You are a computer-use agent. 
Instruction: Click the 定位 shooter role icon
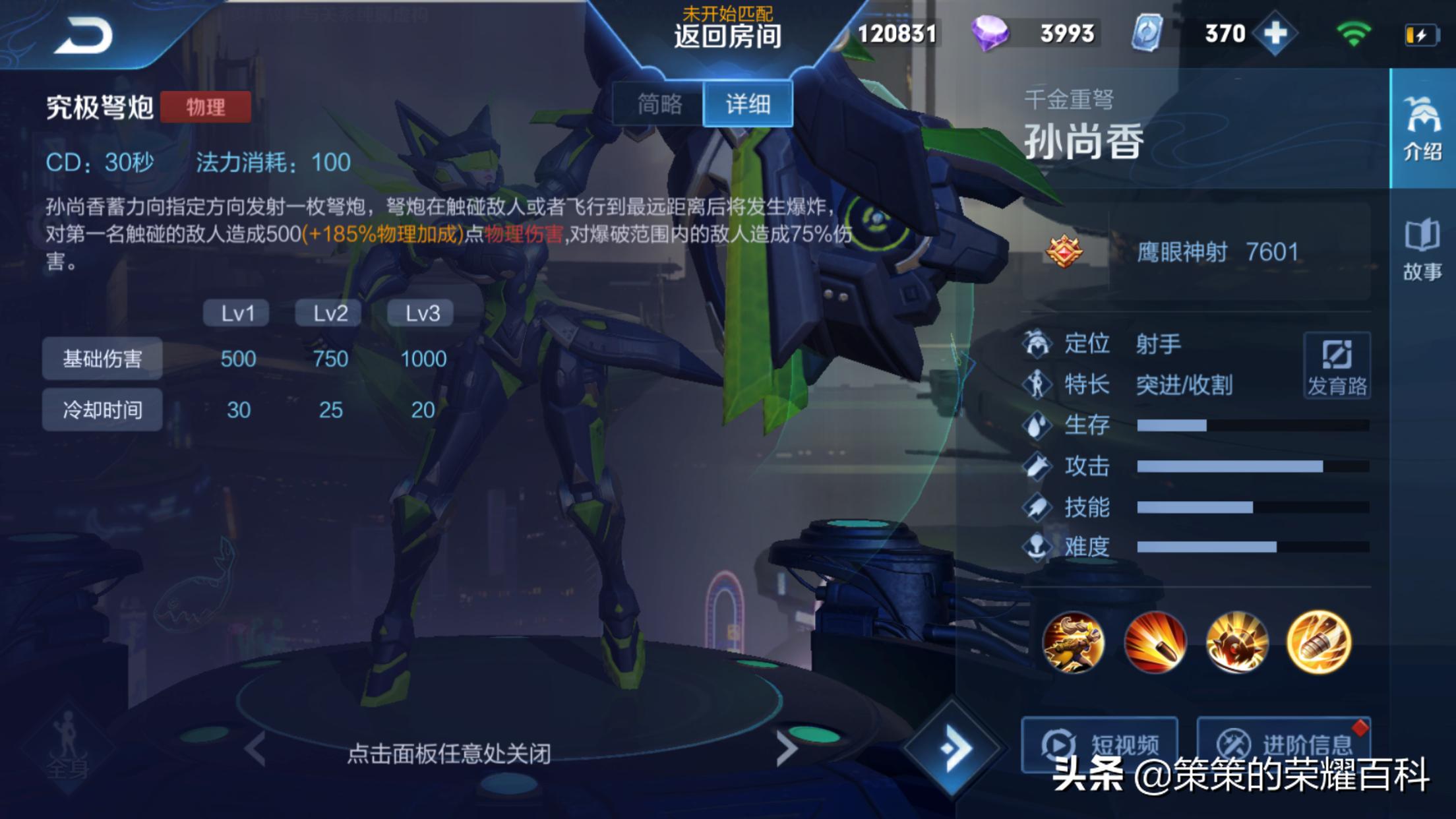click(x=1038, y=343)
